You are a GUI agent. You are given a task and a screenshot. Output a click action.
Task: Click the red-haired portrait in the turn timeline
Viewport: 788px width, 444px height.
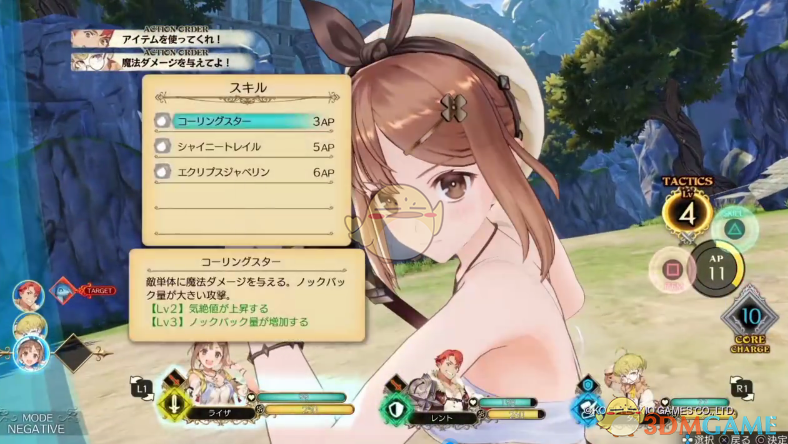(x=27, y=294)
